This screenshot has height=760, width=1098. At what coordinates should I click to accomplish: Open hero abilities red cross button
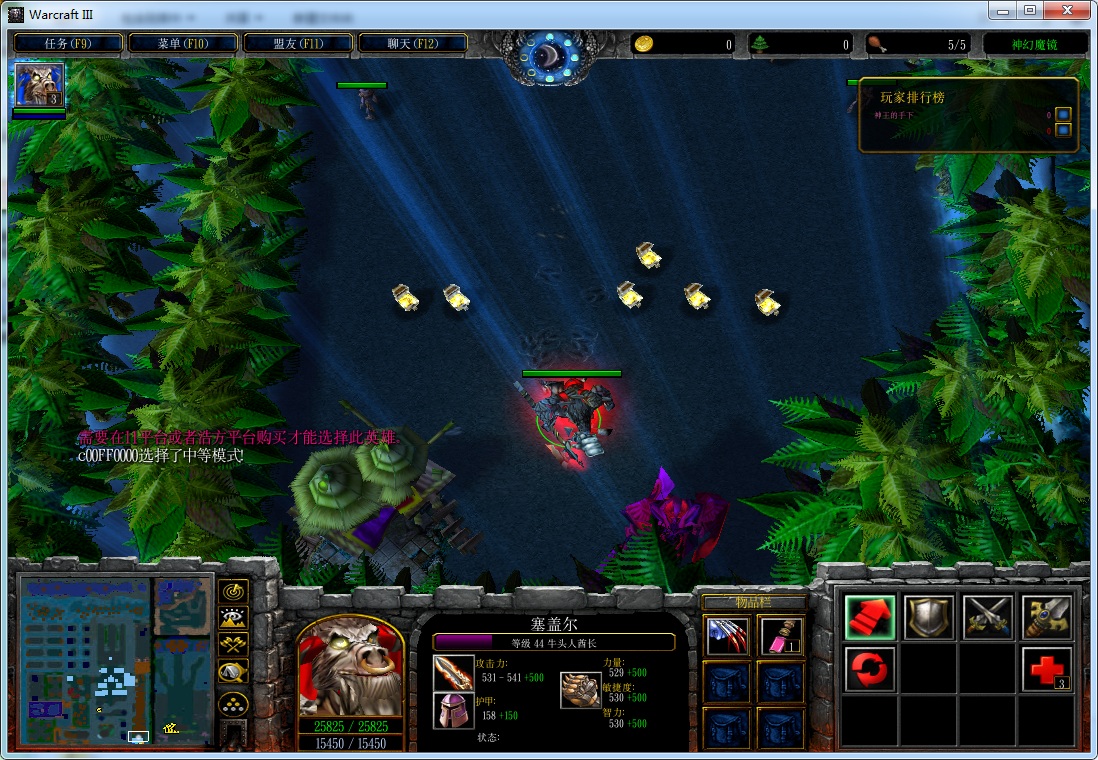coord(1046,669)
